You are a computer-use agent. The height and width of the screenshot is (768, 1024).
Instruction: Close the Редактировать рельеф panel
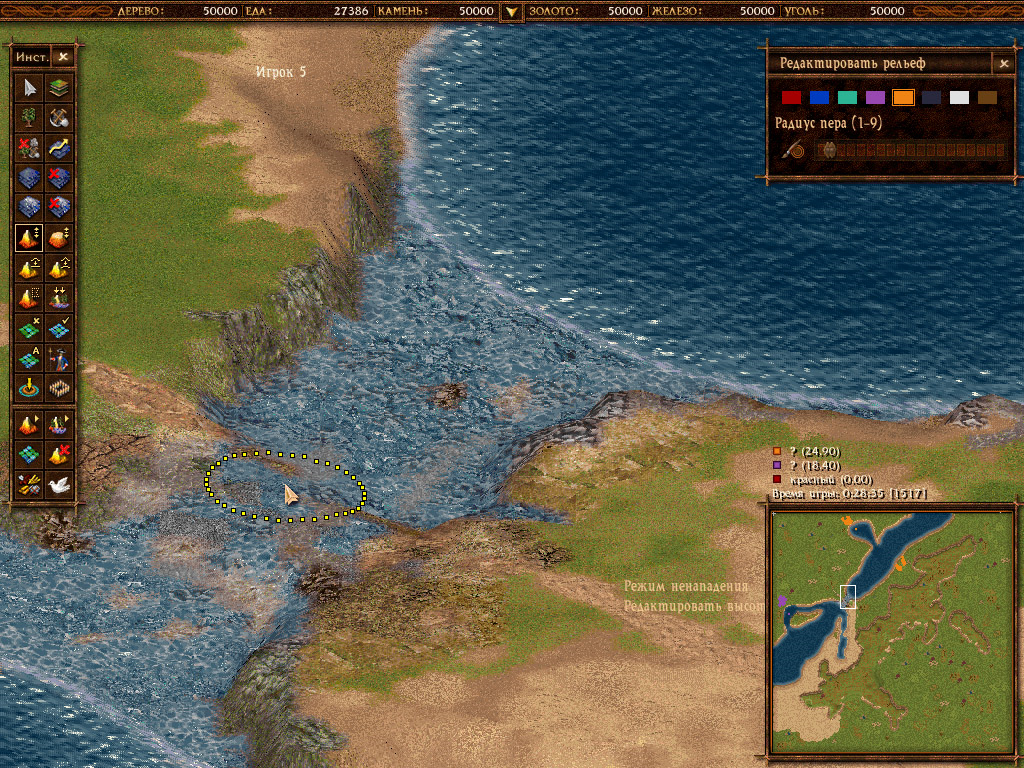[1004, 64]
